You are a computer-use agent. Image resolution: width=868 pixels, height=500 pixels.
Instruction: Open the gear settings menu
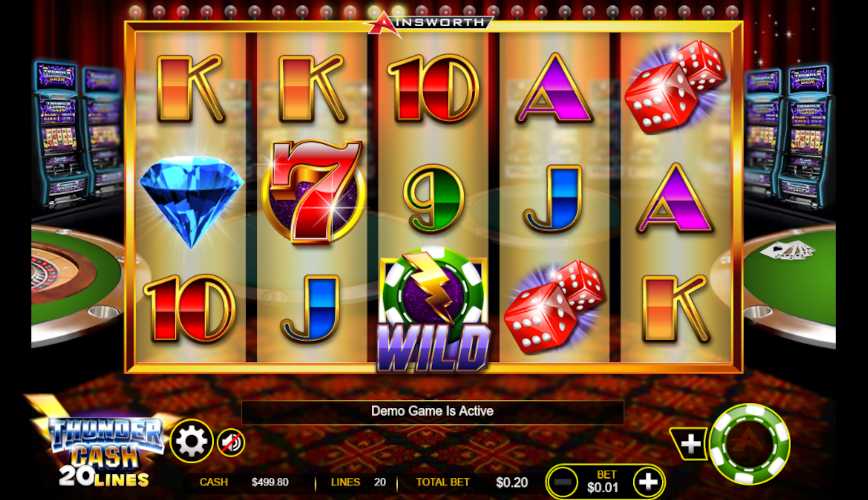[191, 440]
